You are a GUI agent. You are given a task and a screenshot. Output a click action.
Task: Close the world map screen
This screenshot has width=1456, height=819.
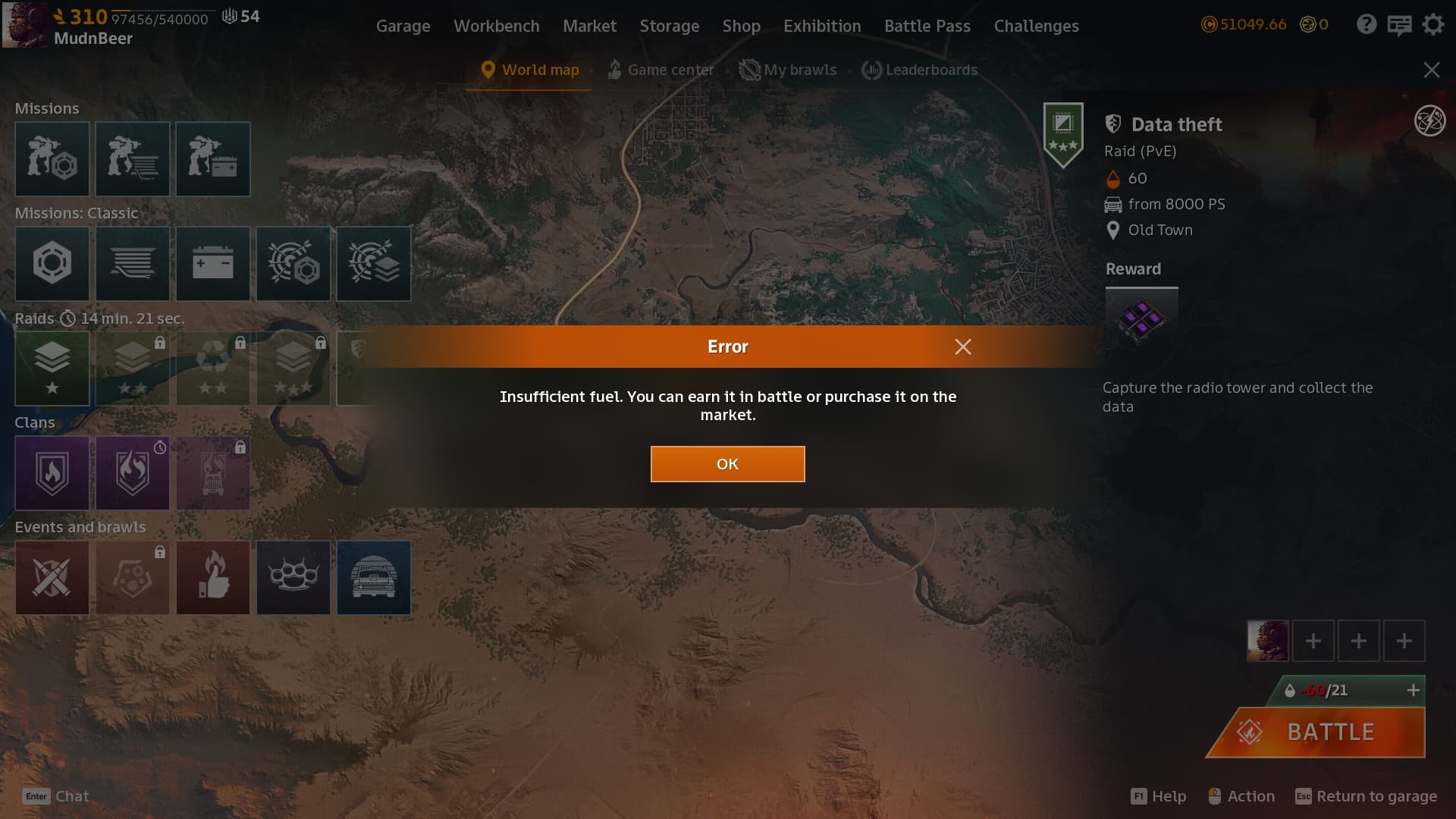[1431, 71]
